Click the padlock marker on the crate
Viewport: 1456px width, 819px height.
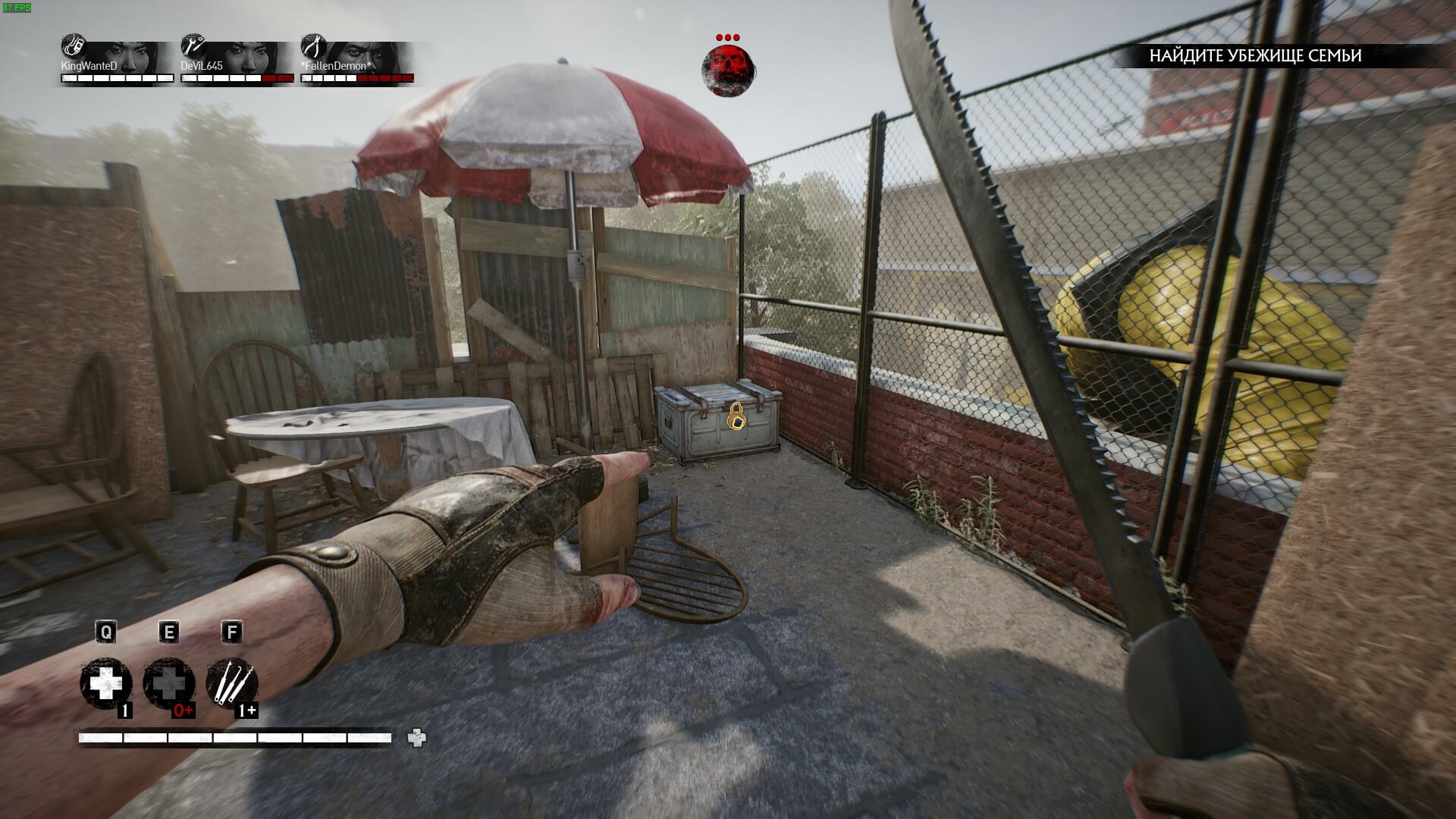pyautogui.click(x=736, y=416)
